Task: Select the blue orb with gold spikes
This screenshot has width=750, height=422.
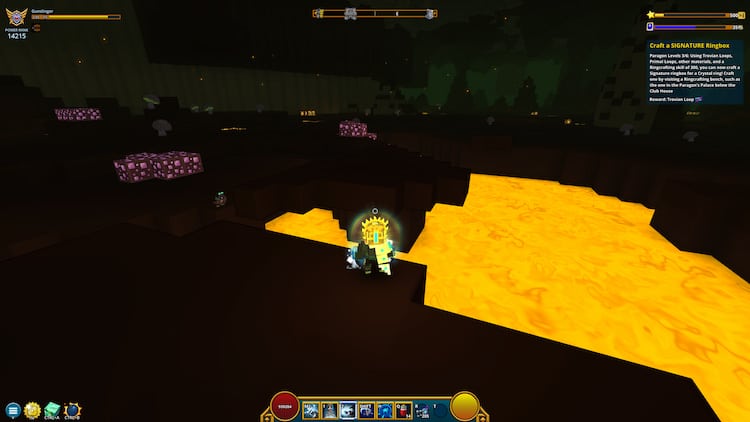Action: point(72,410)
